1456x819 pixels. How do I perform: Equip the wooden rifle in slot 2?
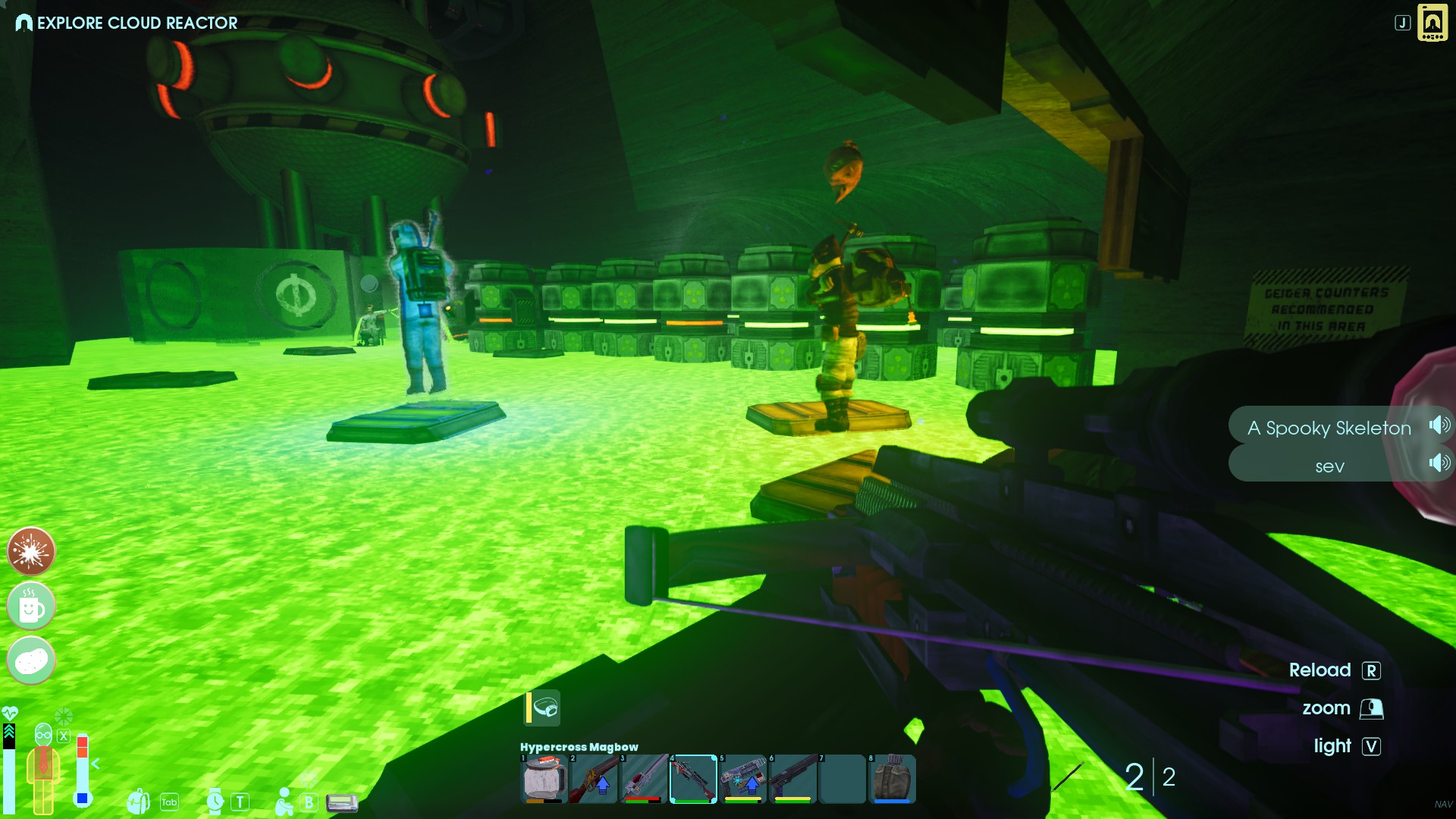click(593, 778)
